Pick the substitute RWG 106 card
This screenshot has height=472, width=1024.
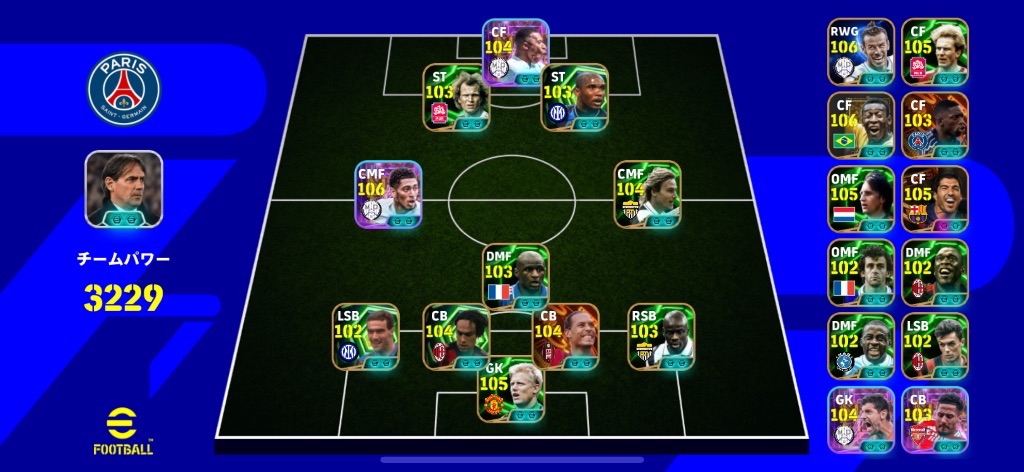point(861,51)
